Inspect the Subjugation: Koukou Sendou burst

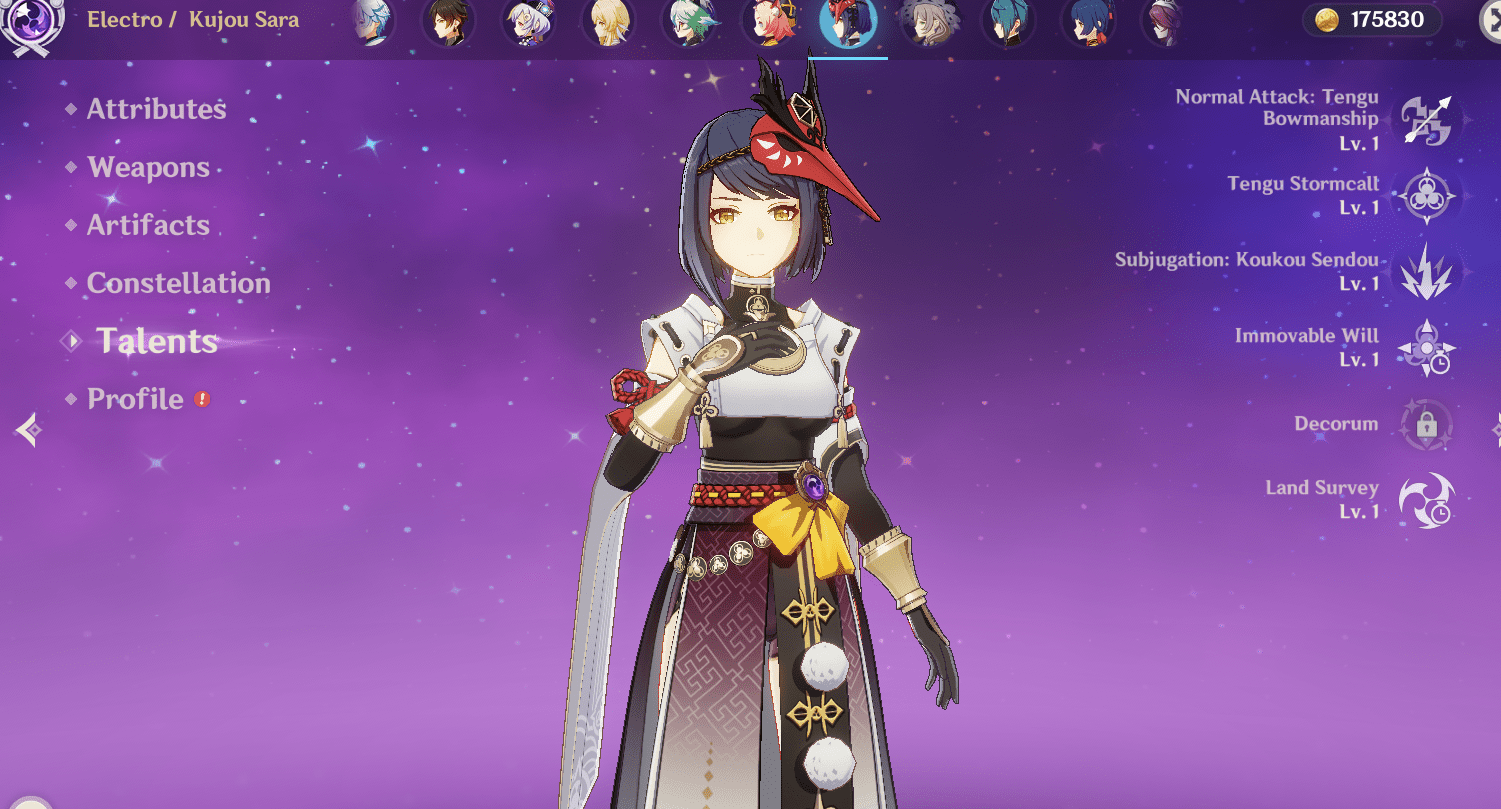pos(1426,272)
